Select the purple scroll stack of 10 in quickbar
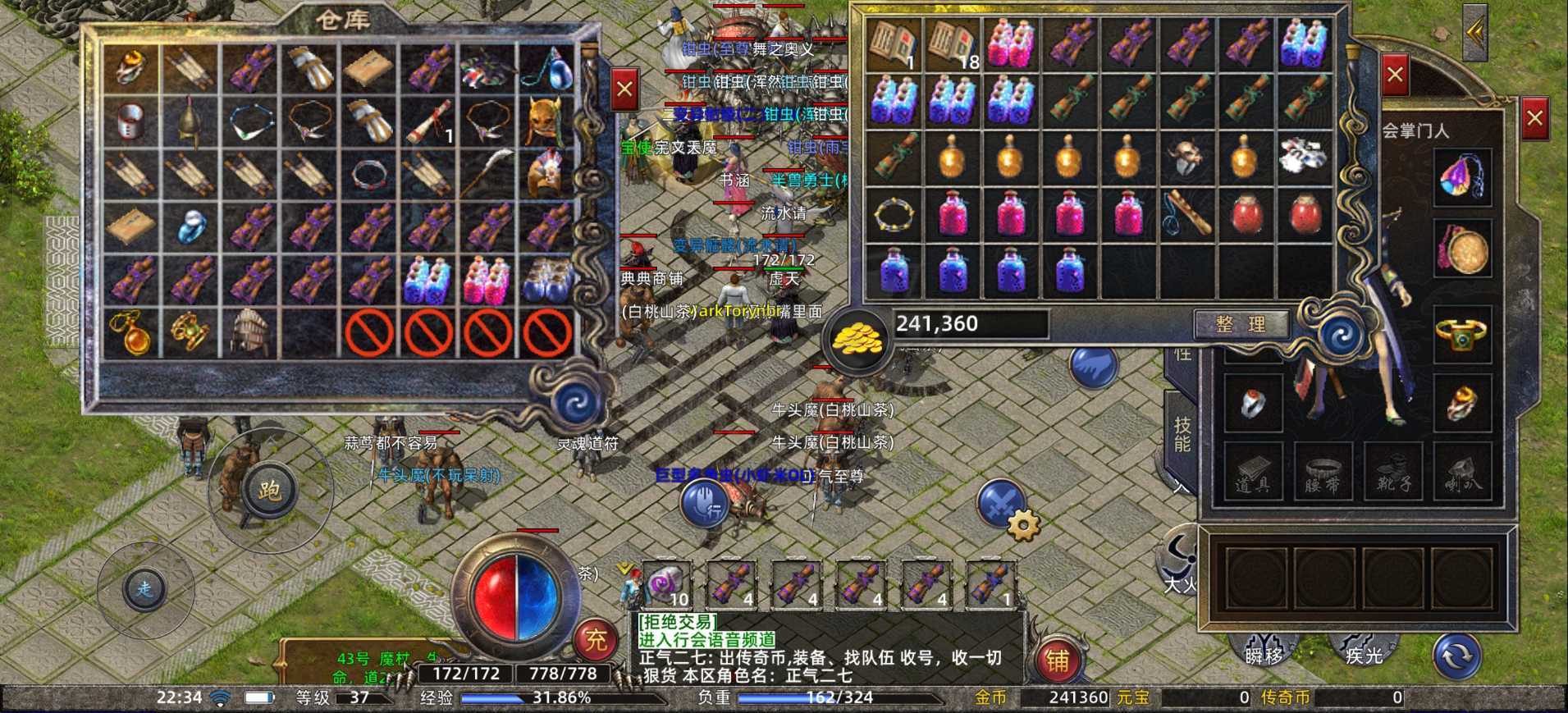 point(666,586)
